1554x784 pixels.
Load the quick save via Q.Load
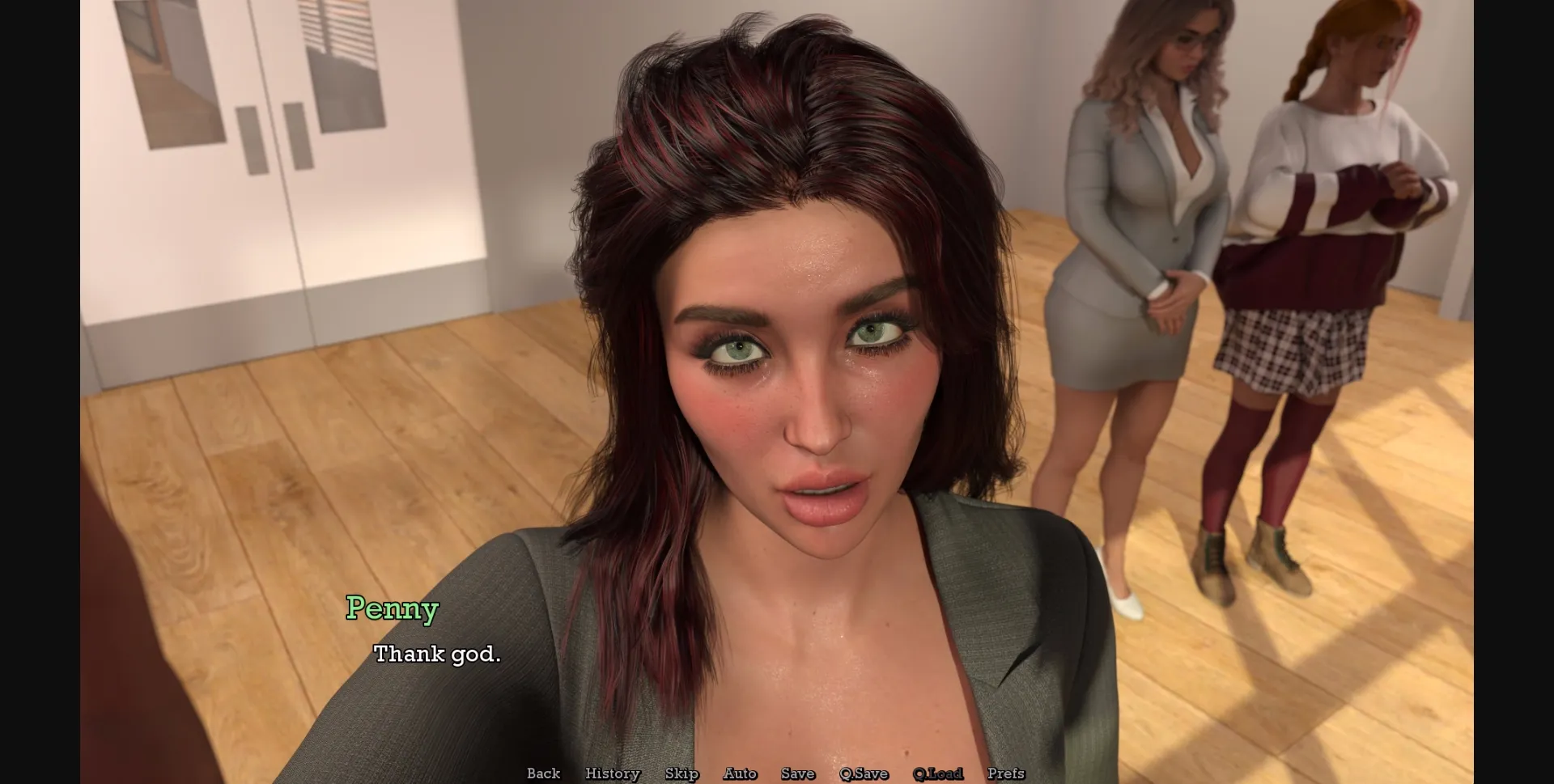(x=938, y=773)
